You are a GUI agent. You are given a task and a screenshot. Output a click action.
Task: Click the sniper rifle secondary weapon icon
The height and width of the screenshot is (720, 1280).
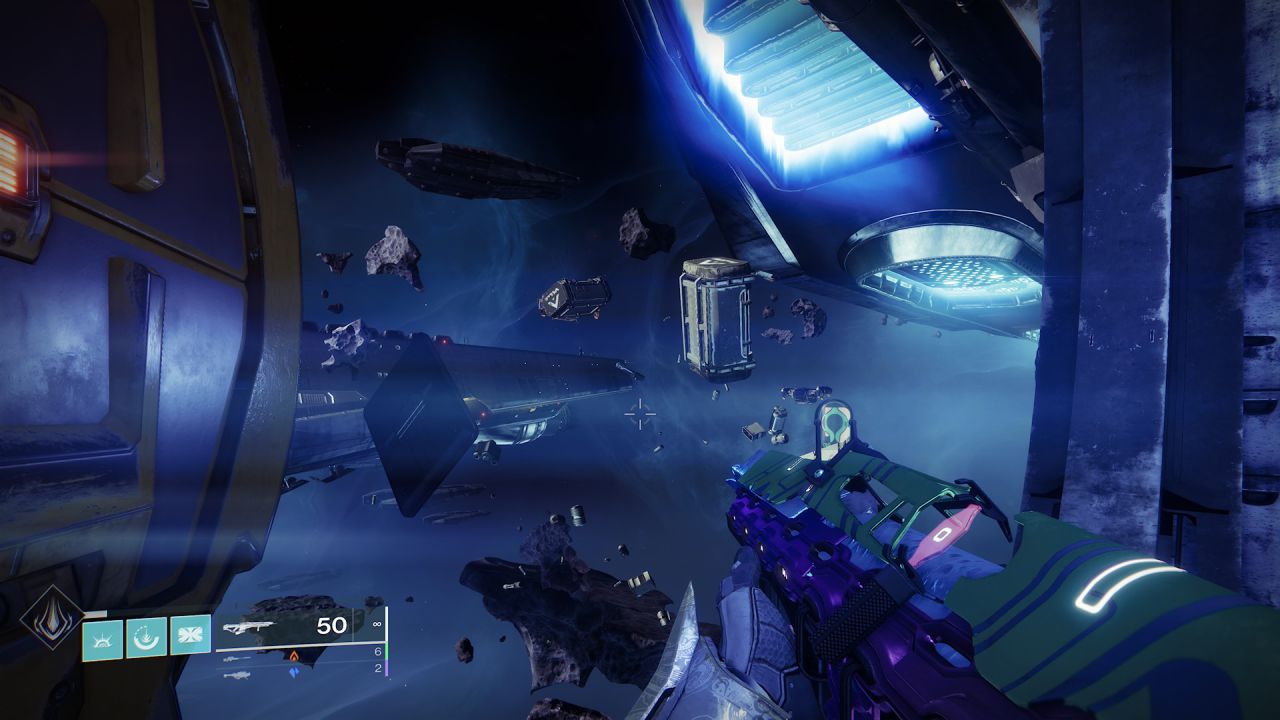point(235,658)
